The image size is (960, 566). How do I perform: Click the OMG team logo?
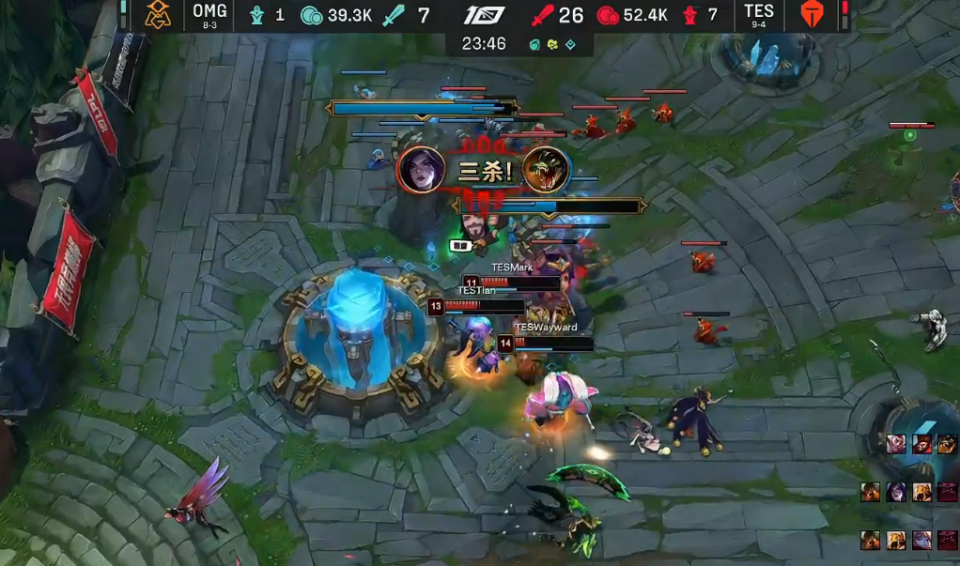click(x=157, y=15)
